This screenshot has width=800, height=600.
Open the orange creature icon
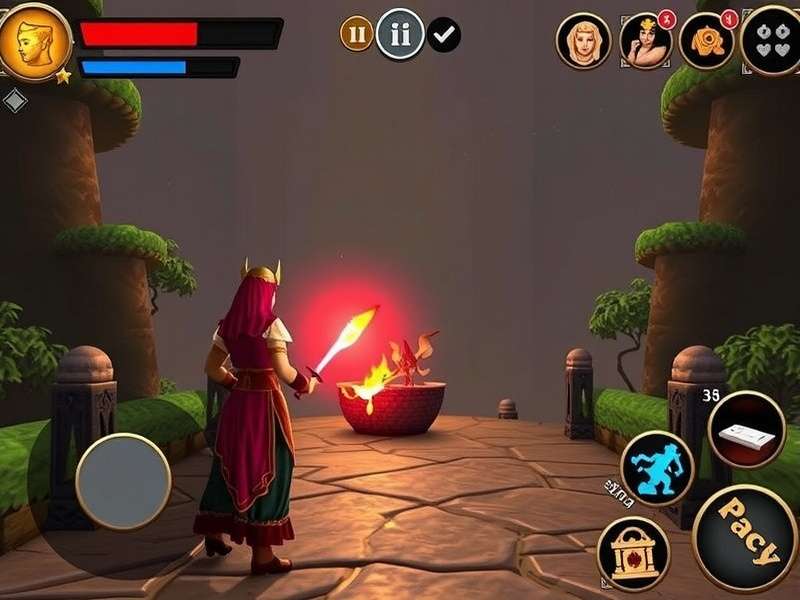(707, 41)
